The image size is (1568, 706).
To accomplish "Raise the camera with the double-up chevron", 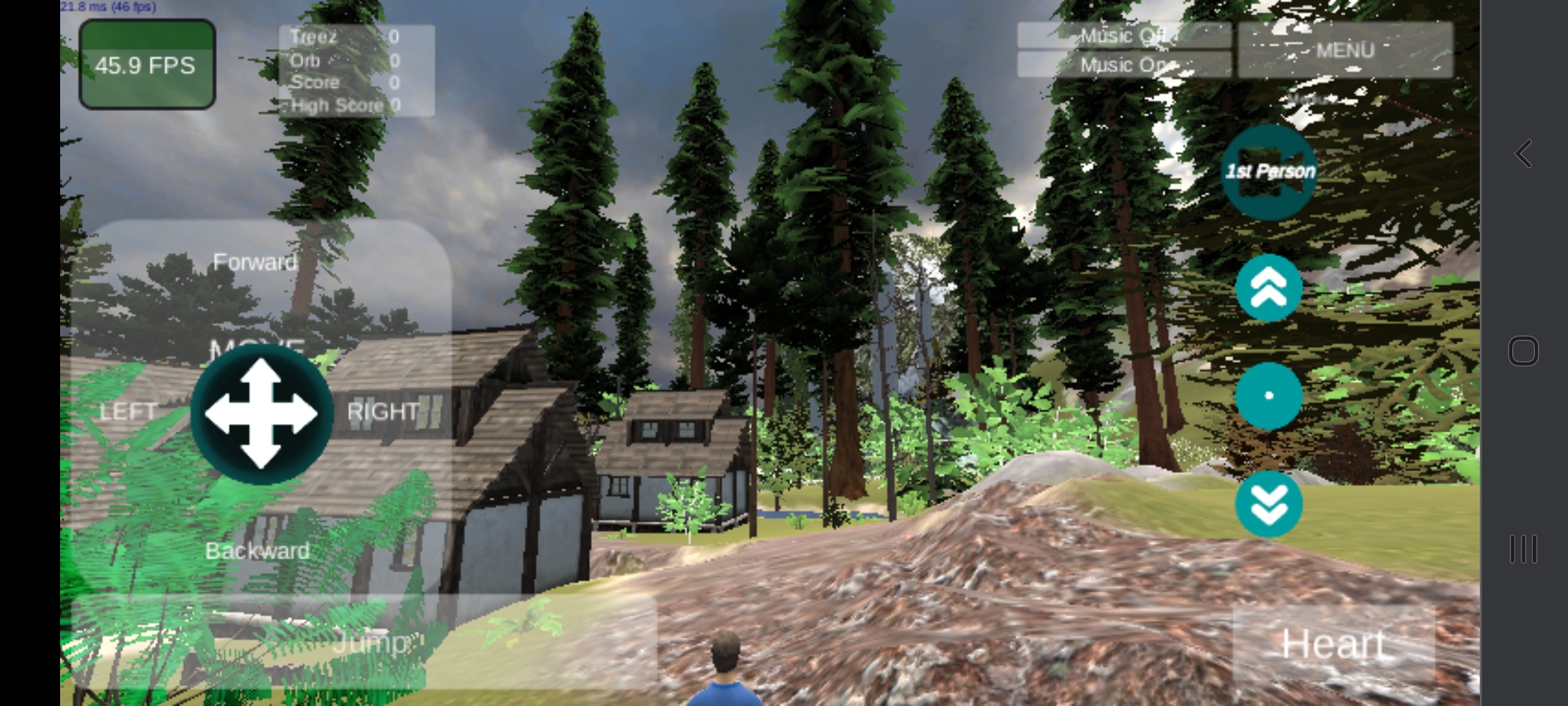I will 1268,288.
